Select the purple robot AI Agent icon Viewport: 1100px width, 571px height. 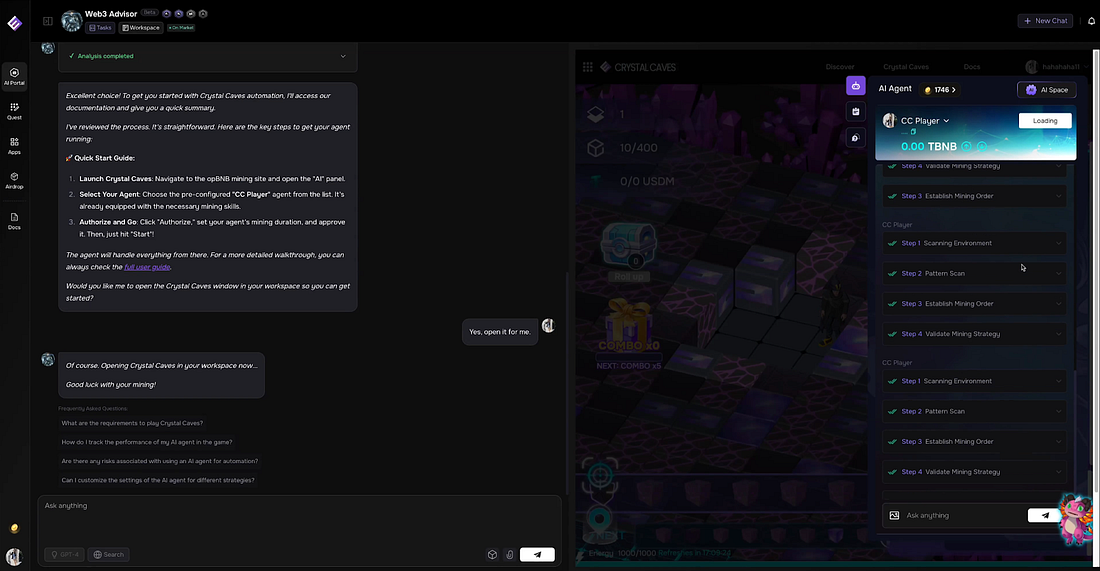pyautogui.click(x=855, y=86)
